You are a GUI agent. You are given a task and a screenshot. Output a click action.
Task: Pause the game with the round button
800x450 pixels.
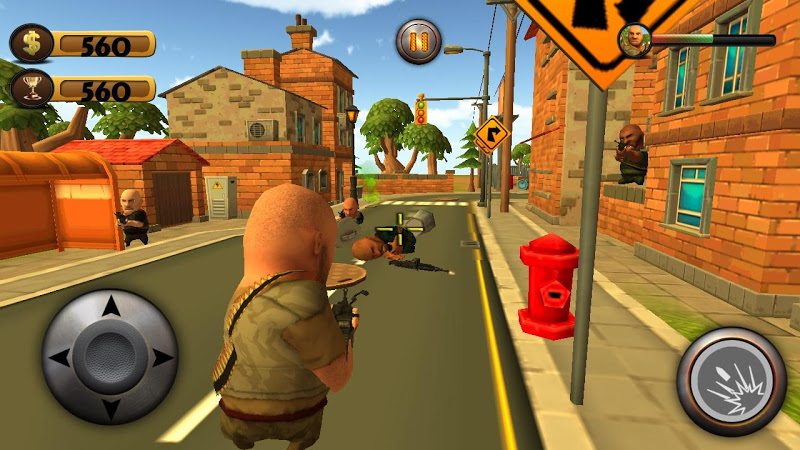[x=418, y=41]
